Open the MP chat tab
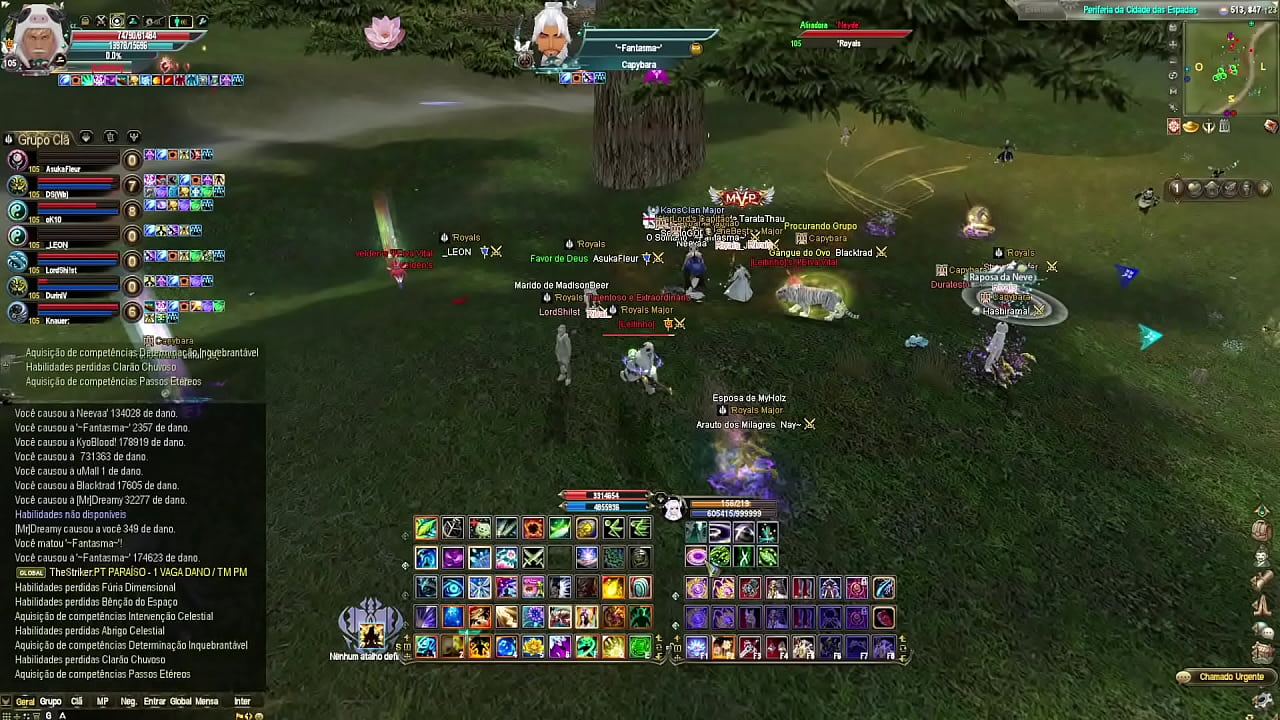The image size is (1280, 720). click(102, 702)
